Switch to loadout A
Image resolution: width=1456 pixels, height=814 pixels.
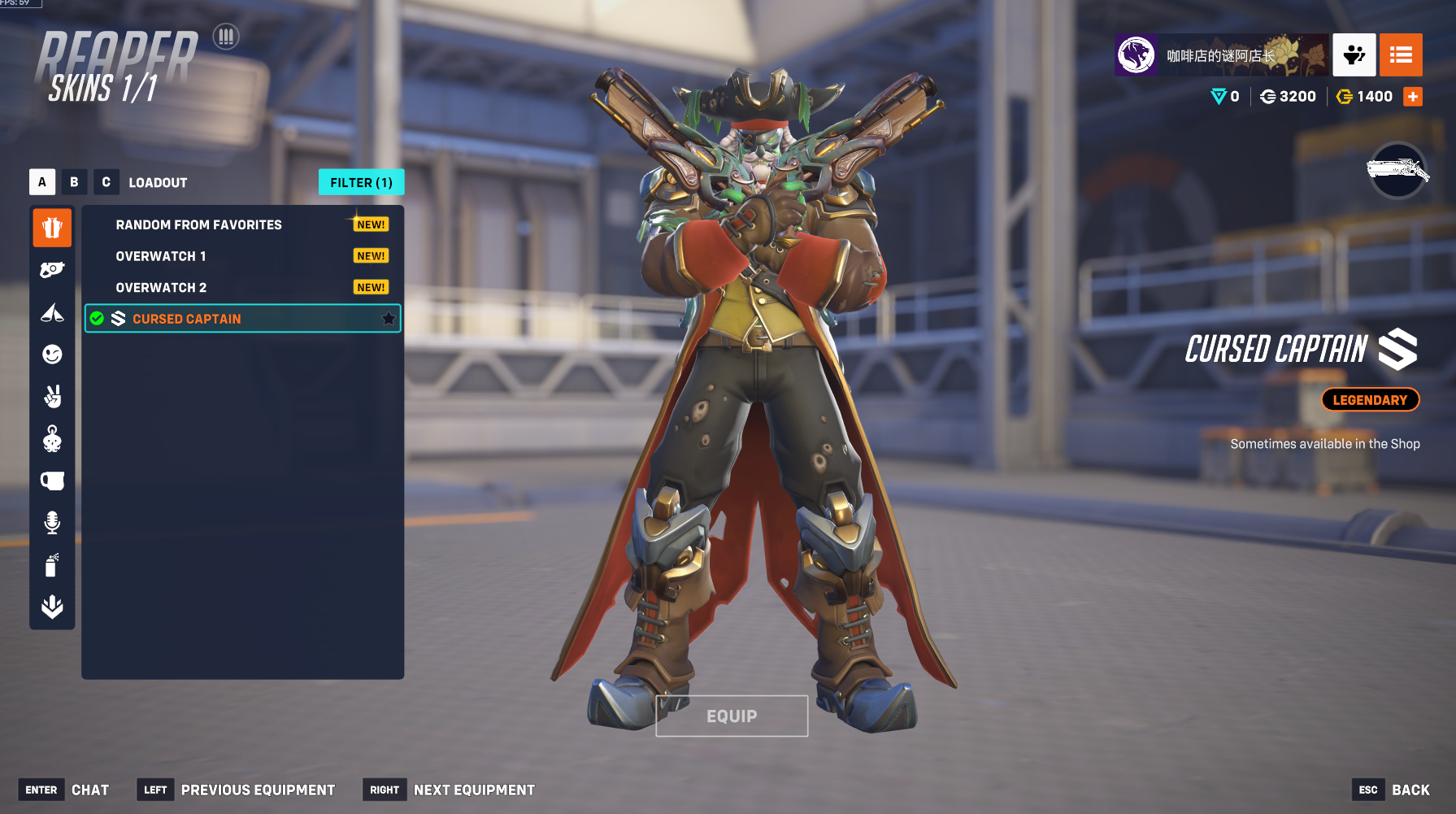click(x=42, y=182)
